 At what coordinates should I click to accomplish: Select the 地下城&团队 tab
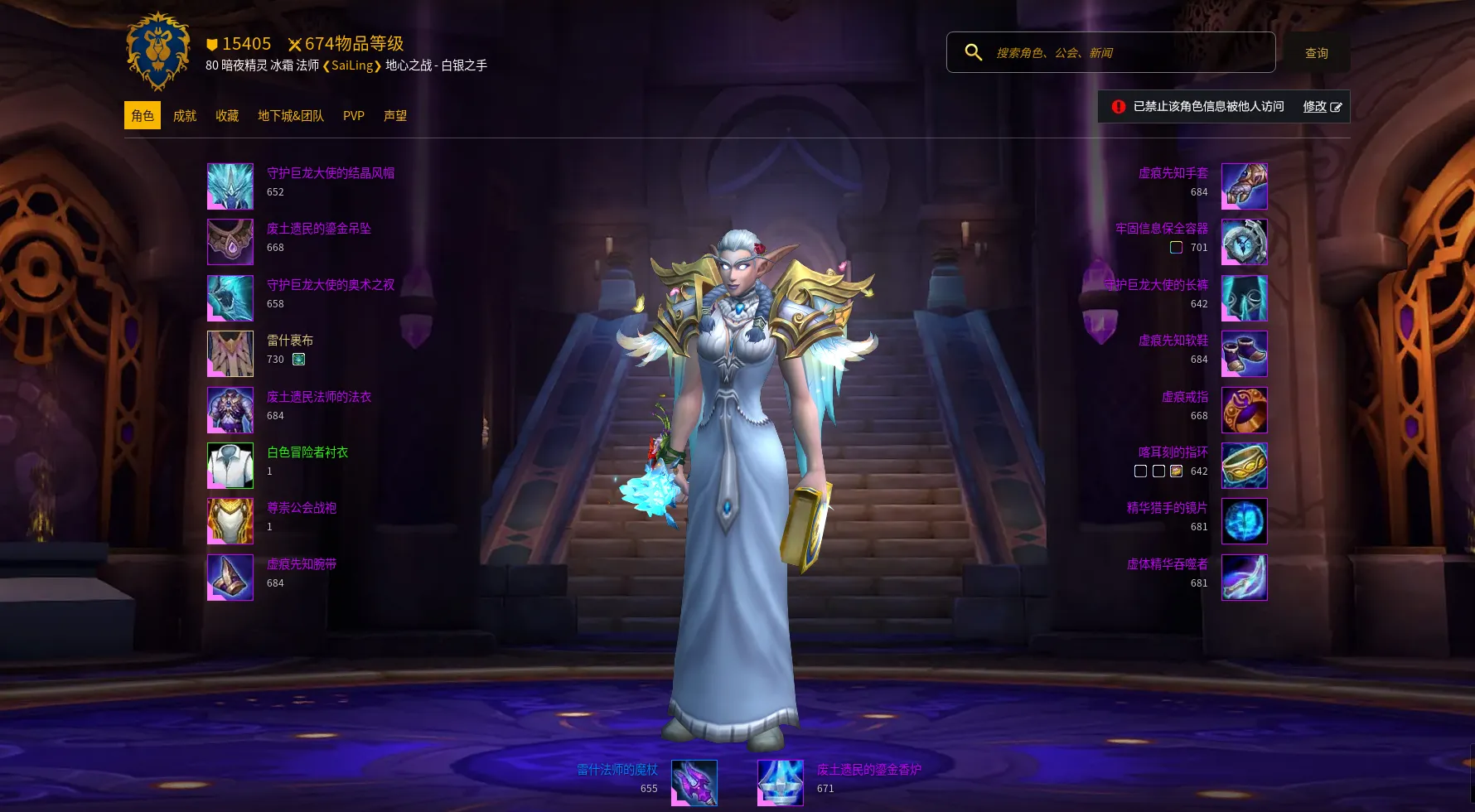[x=291, y=116]
